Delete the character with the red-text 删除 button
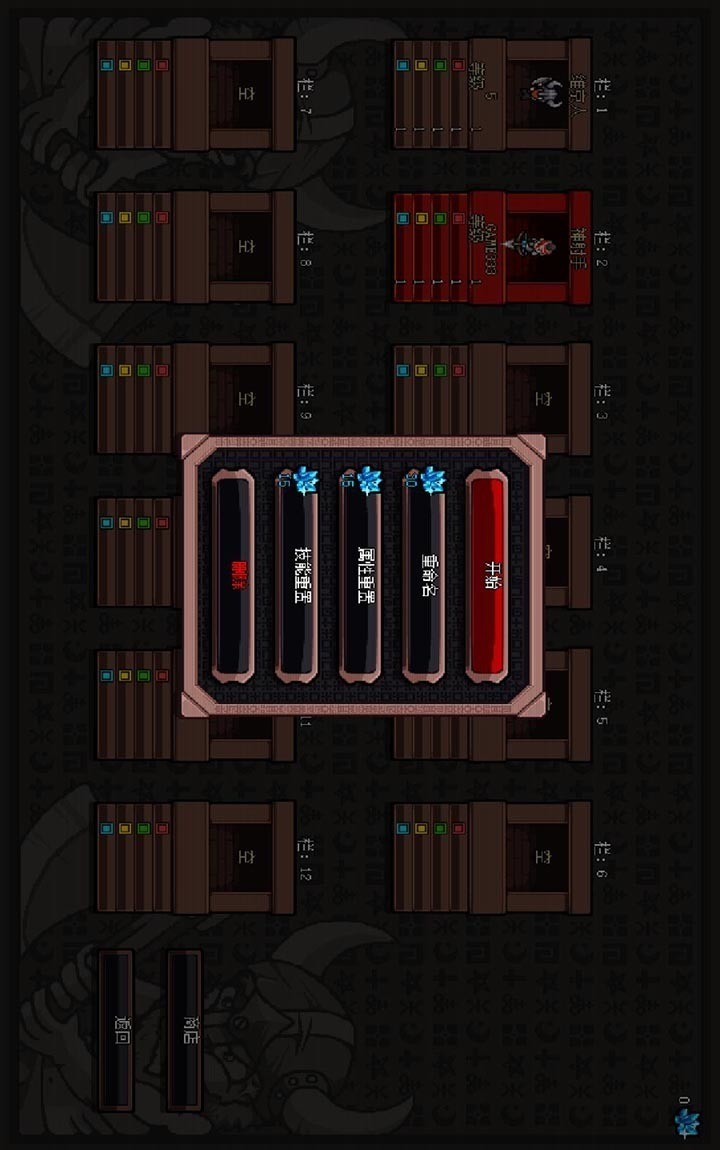The image size is (720, 1150). (234, 578)
